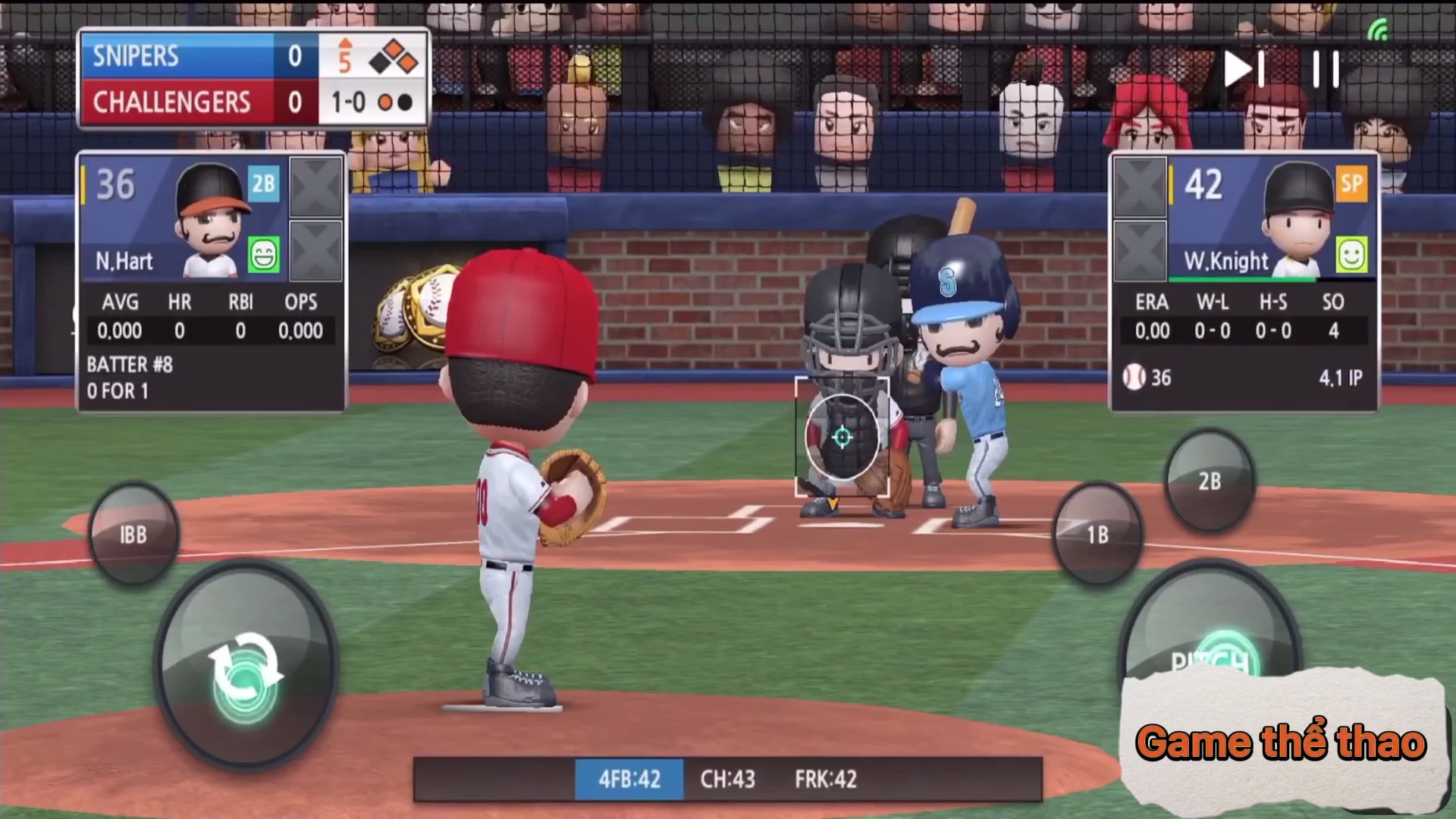Throw to first base with 1B button
Screen dimensions: 1456x819
point(1097,534)
